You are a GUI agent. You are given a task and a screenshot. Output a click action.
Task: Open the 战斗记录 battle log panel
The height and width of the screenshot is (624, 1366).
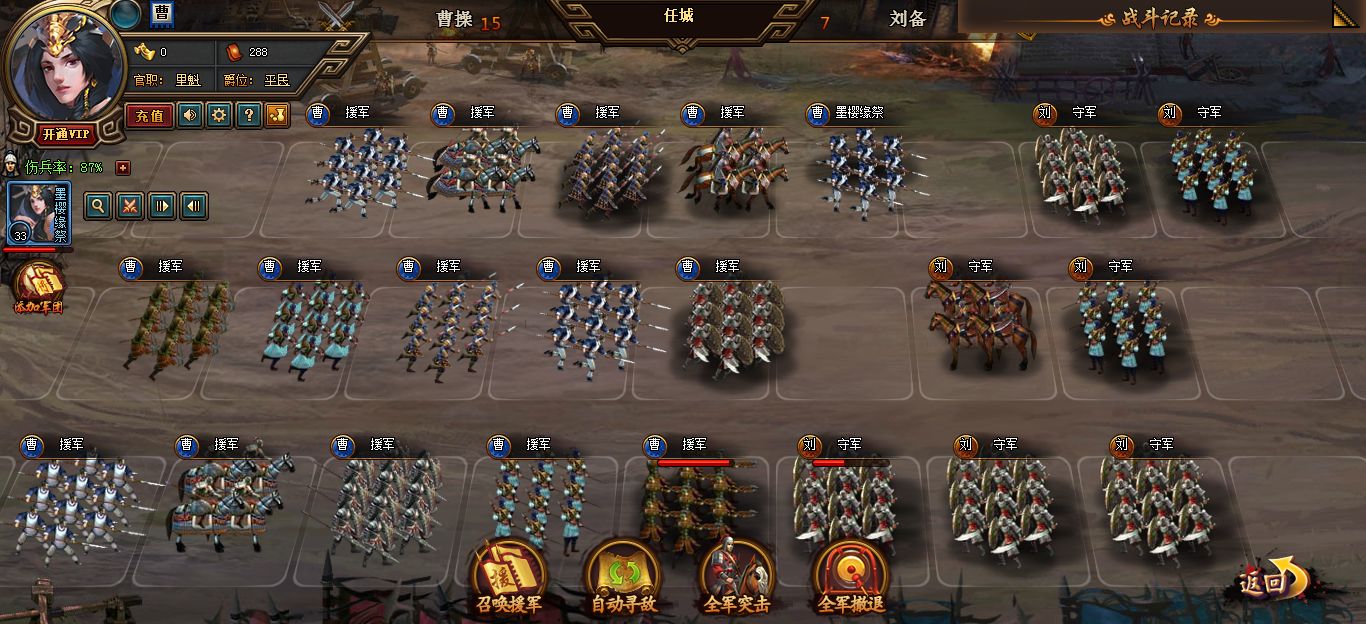(1160, 18)
